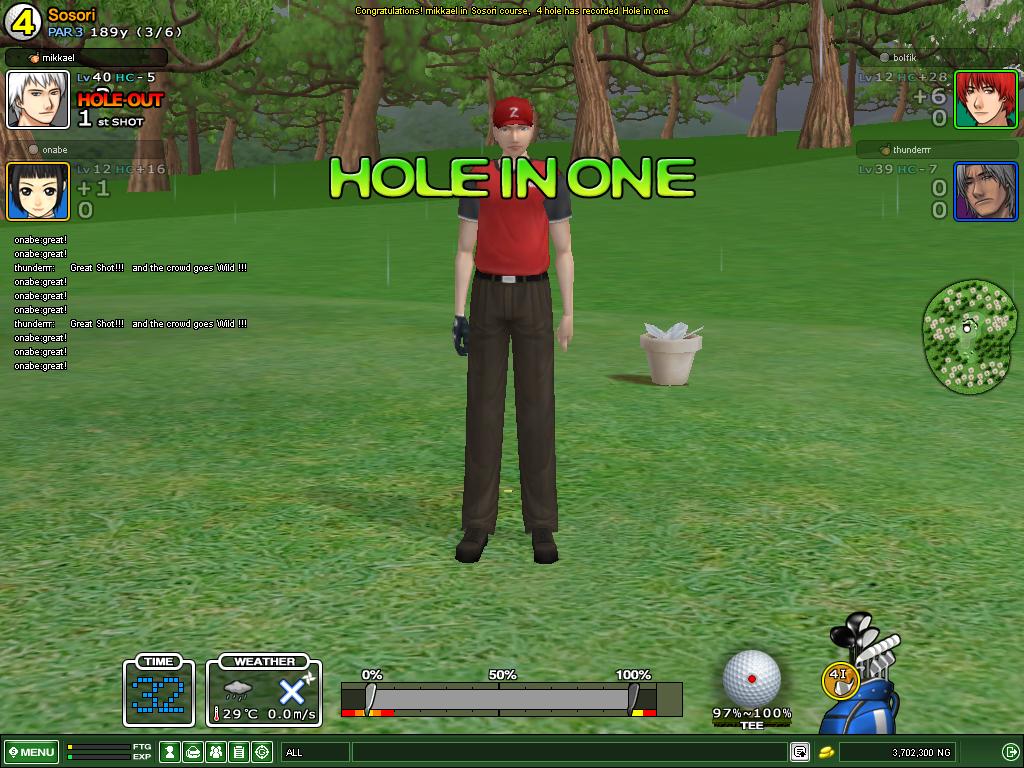Screen dimensions: 1024x768
Task: Select bolfik's red-haired portrait
Action: pyautogui.click(x=985, y=99)
